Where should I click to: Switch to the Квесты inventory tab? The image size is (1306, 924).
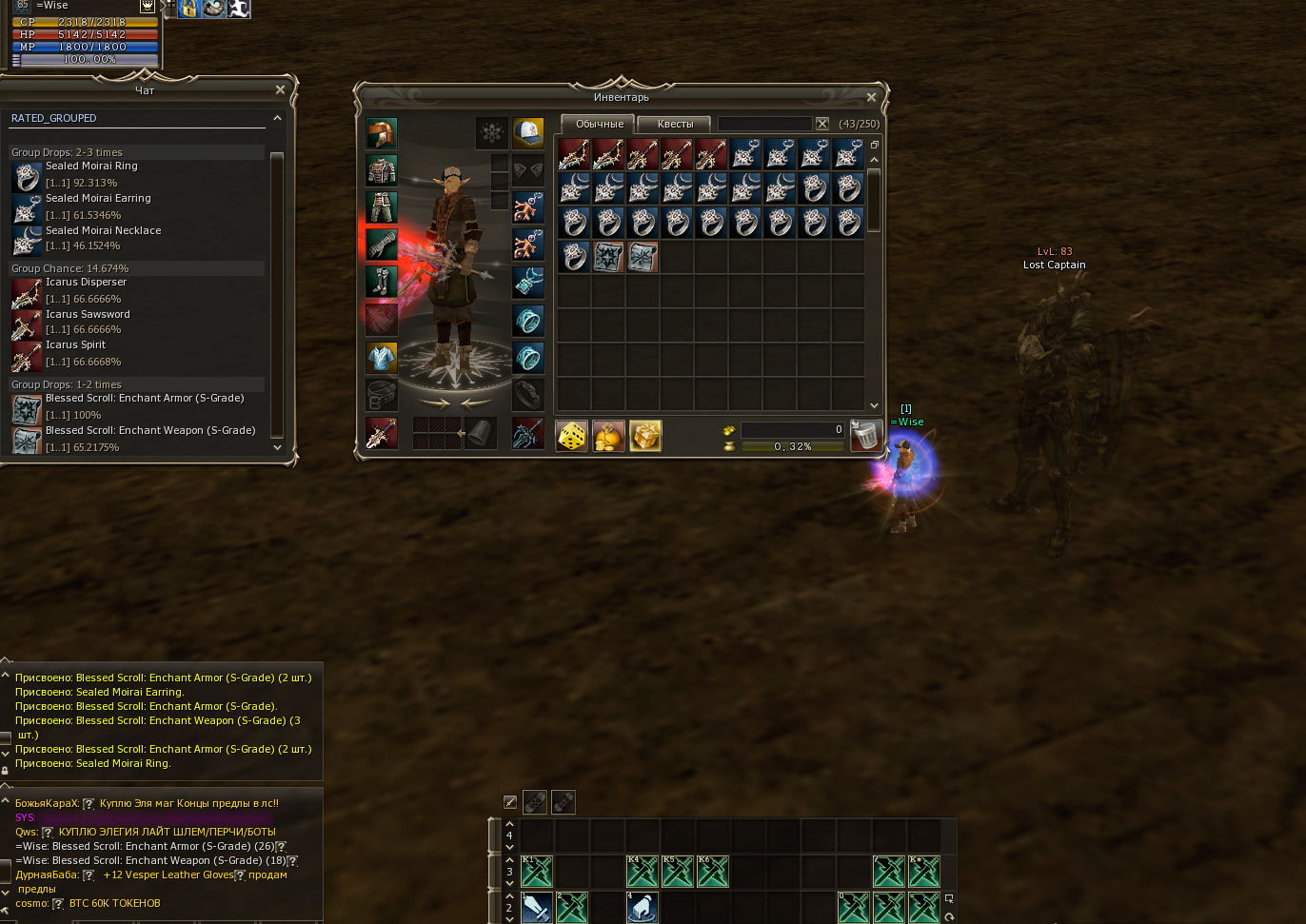pyautogui.click(x=675, y=124)
